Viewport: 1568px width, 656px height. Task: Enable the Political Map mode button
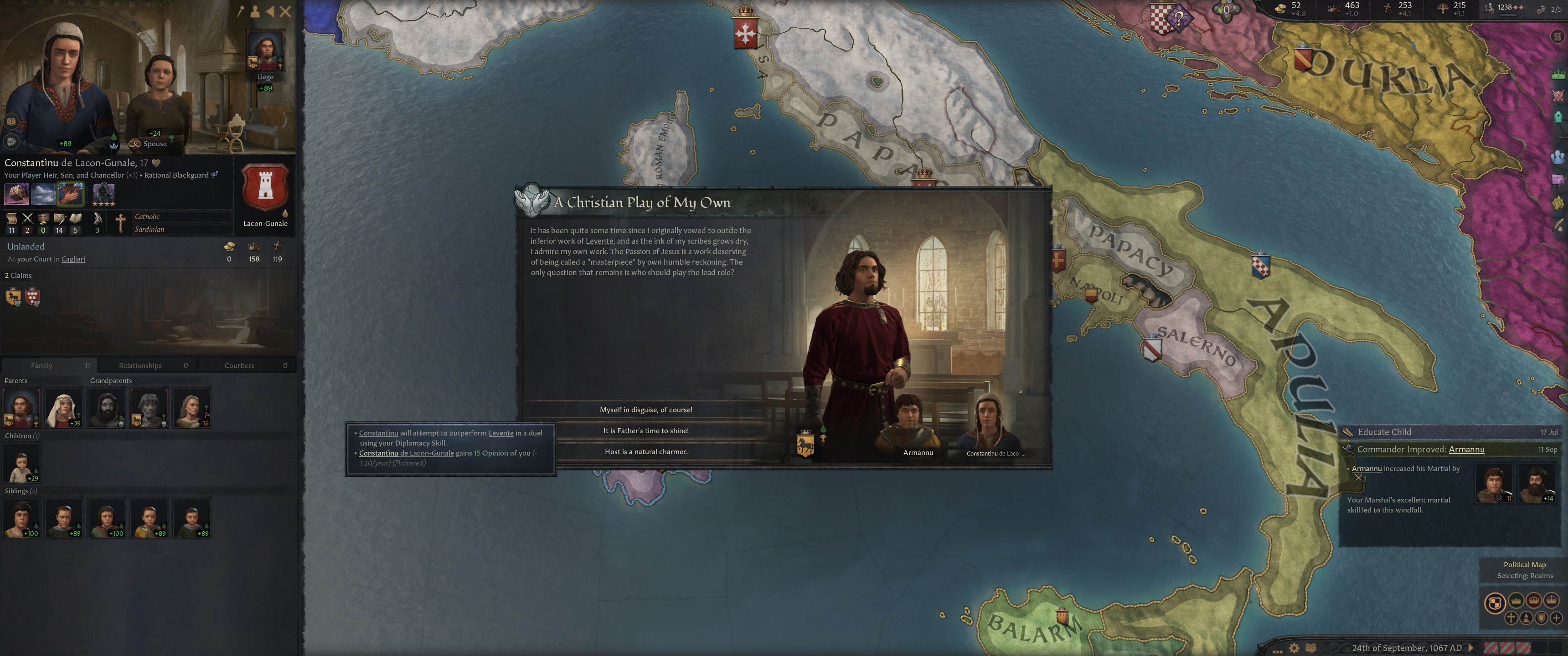coord(1496,602)
